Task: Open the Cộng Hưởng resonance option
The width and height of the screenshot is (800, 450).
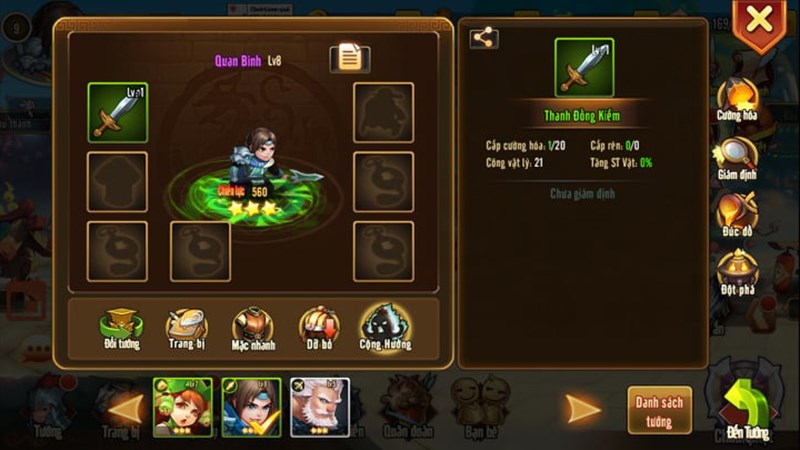Action: [385, 328]
